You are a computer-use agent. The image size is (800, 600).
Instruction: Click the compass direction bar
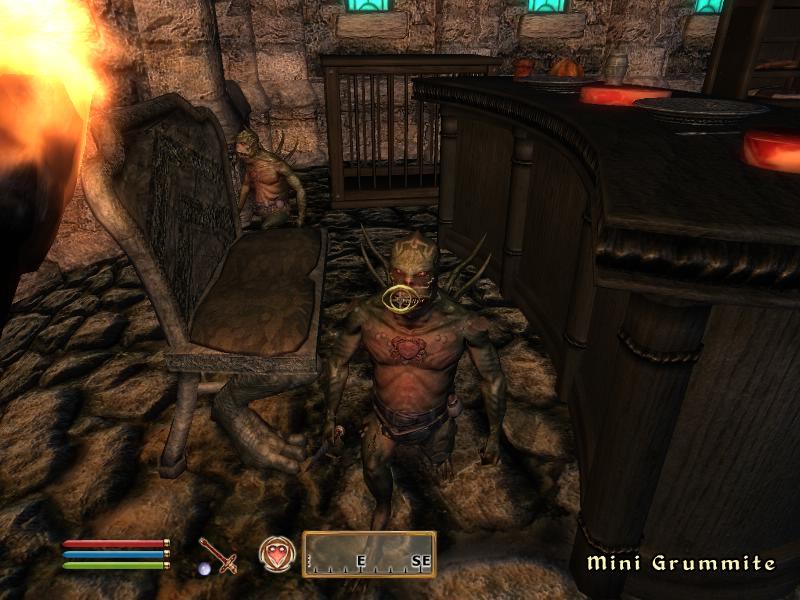(x=369, y=554)
